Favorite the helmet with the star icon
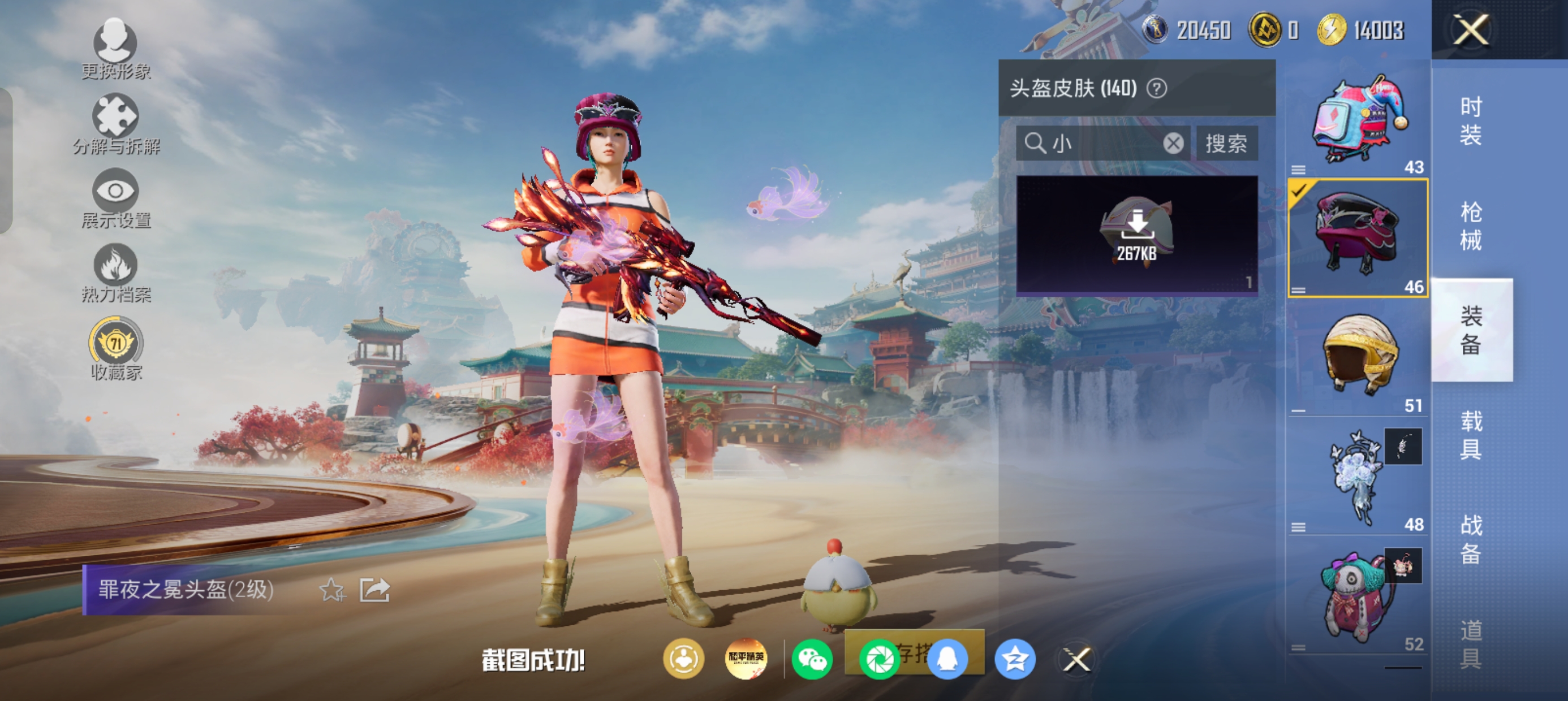The width and height of the screenshot is (1568, 701). [331, 590]
